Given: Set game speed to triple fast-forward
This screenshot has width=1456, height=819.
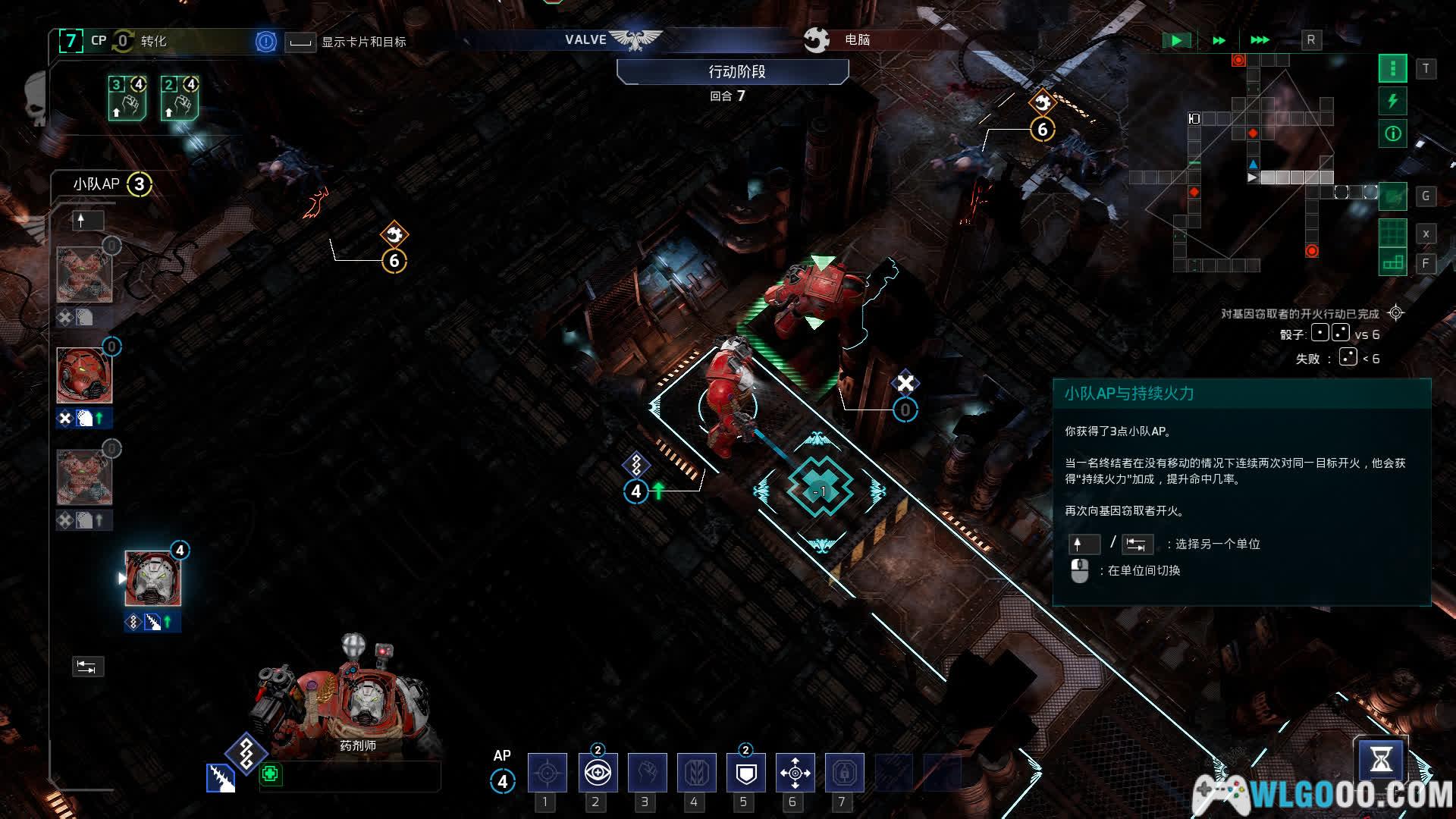Looking at the screenshot, I should pyautogui.click(x=1260, y=40).
